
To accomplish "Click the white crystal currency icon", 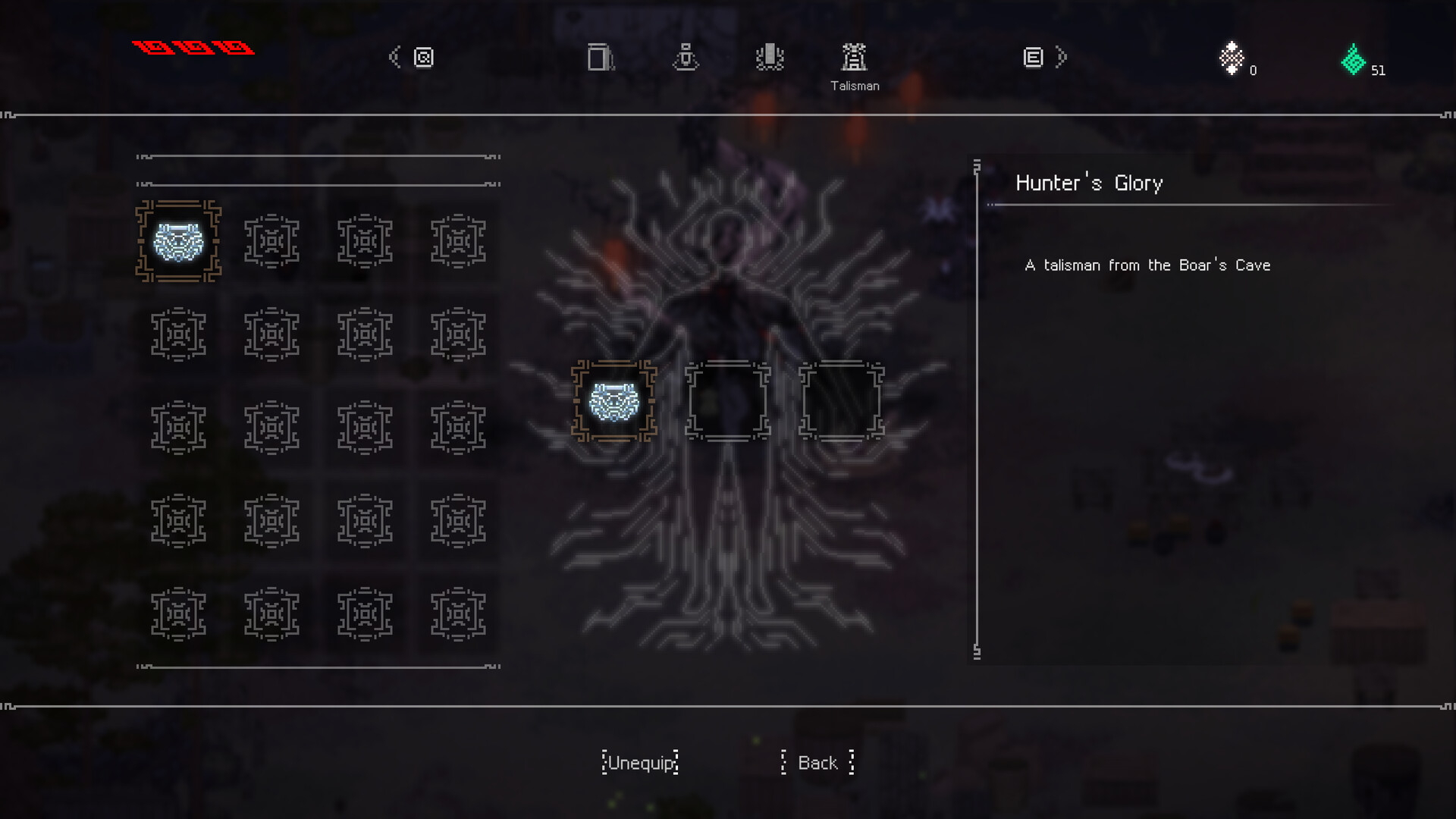I will click(1232, 57).
